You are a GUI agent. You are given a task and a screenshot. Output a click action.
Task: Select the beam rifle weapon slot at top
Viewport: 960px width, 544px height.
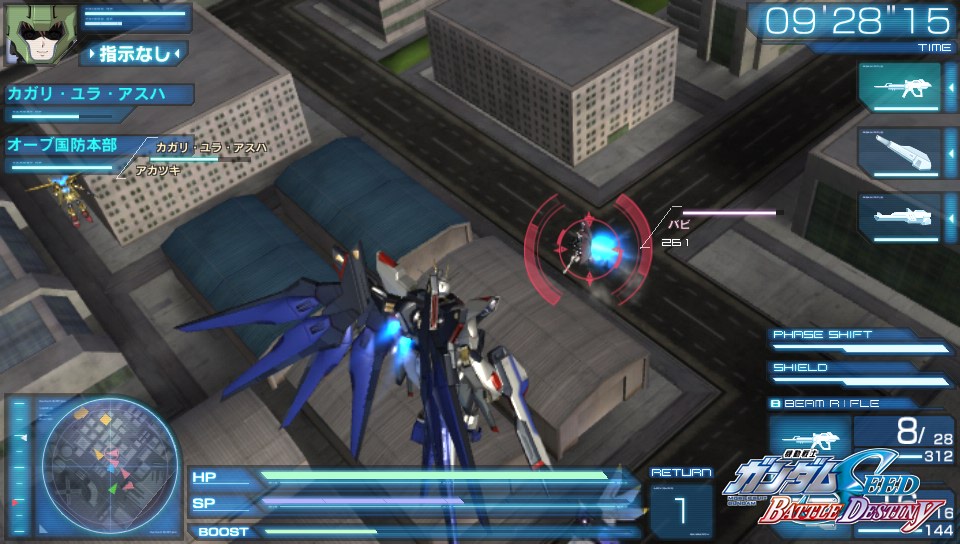pyautogui.click(x=899, y=88)
